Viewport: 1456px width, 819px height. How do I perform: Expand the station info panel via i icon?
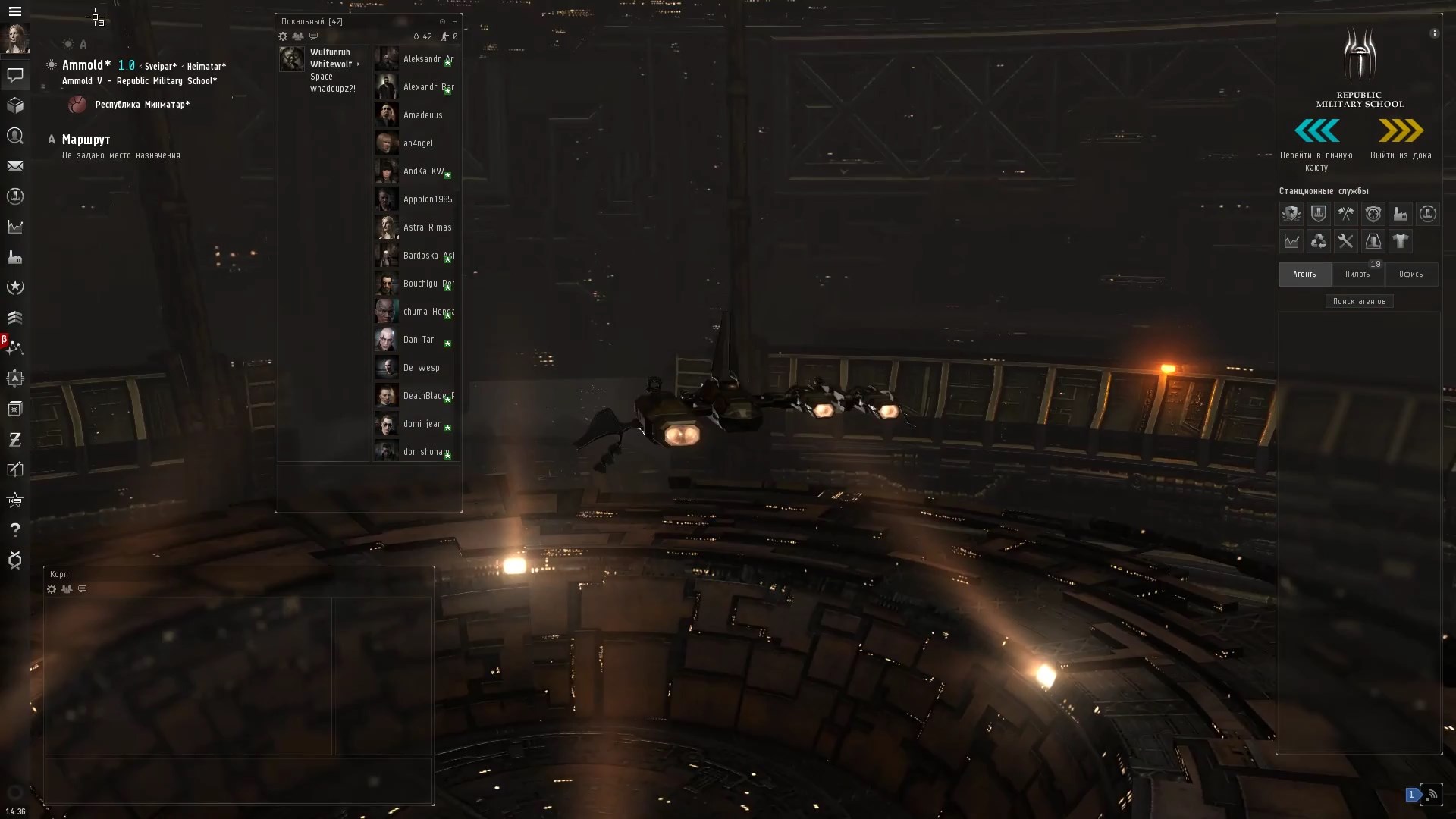(1435, 33)
